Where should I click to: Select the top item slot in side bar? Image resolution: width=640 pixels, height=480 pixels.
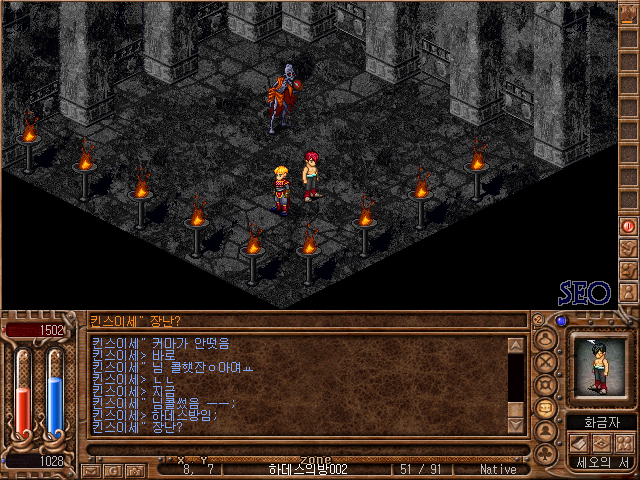click(629, 17)
